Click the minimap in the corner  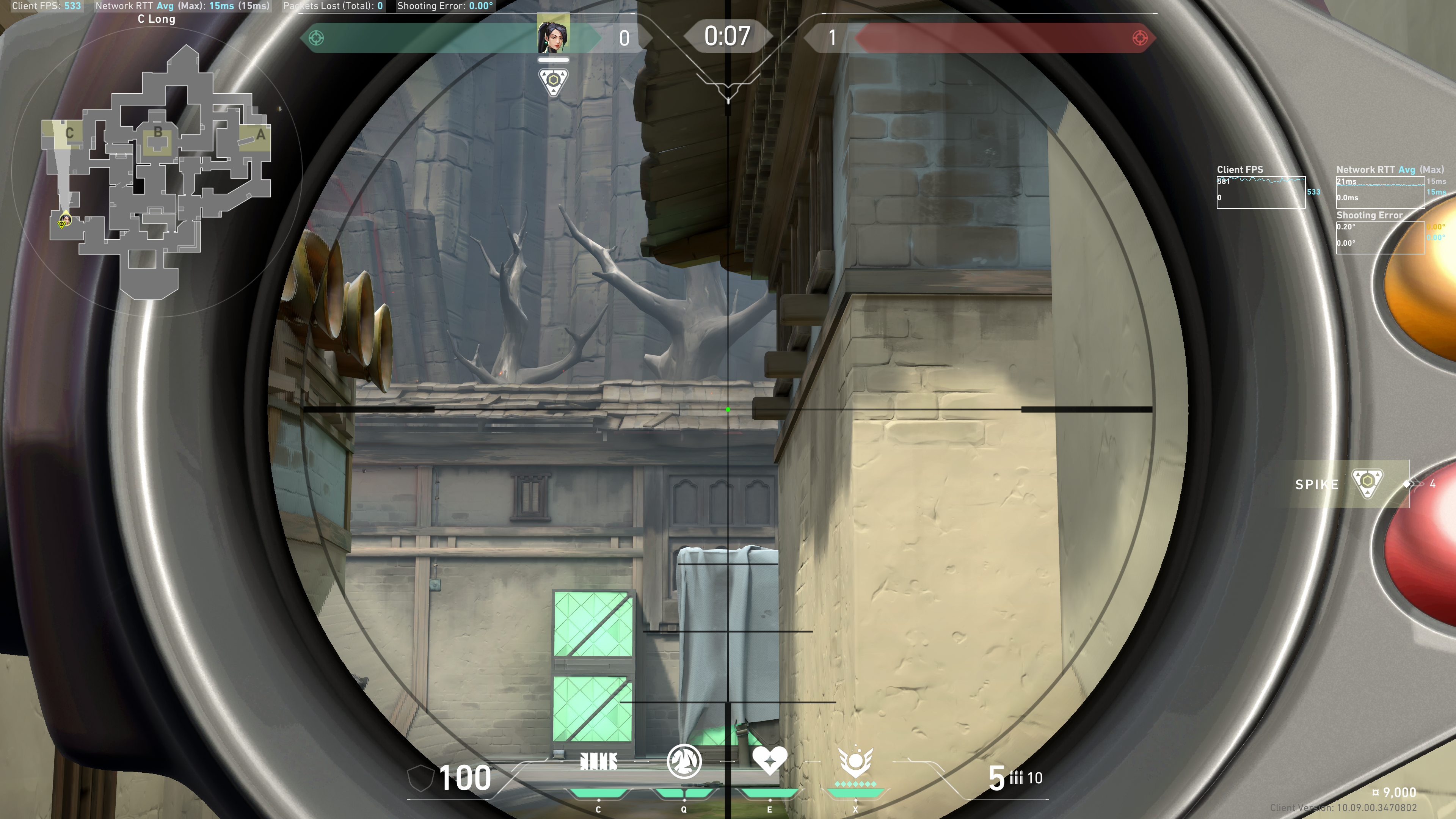pos(157,169)
